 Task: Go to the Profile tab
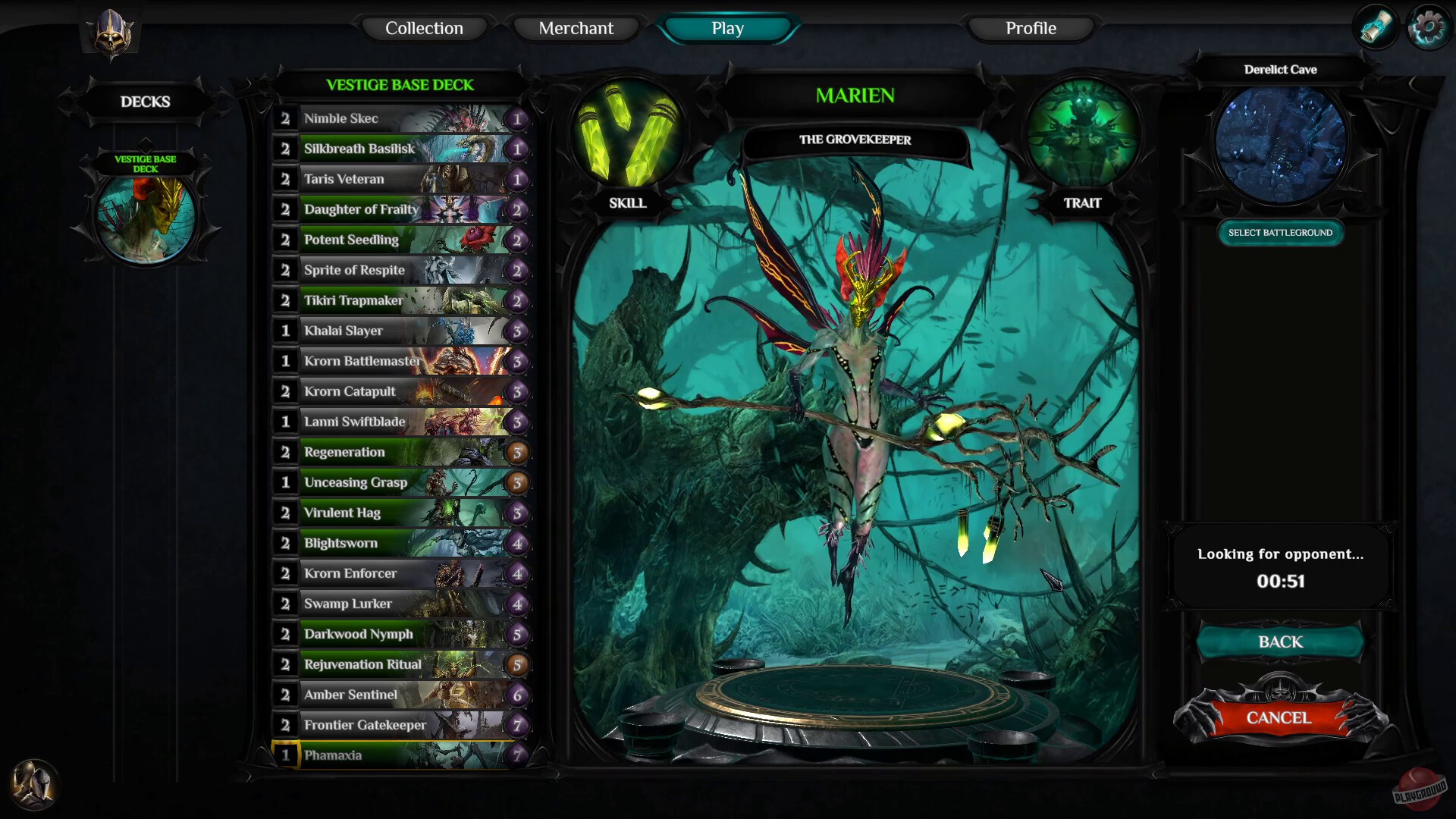1031,28
